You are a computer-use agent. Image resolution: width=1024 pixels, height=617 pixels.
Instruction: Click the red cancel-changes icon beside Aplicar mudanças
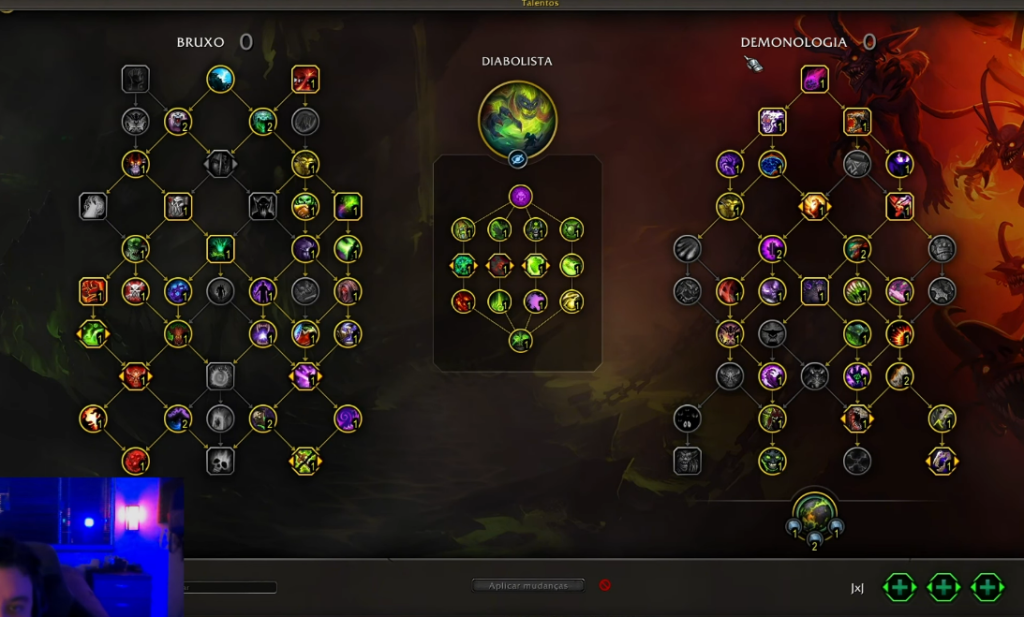coord(605,585)
